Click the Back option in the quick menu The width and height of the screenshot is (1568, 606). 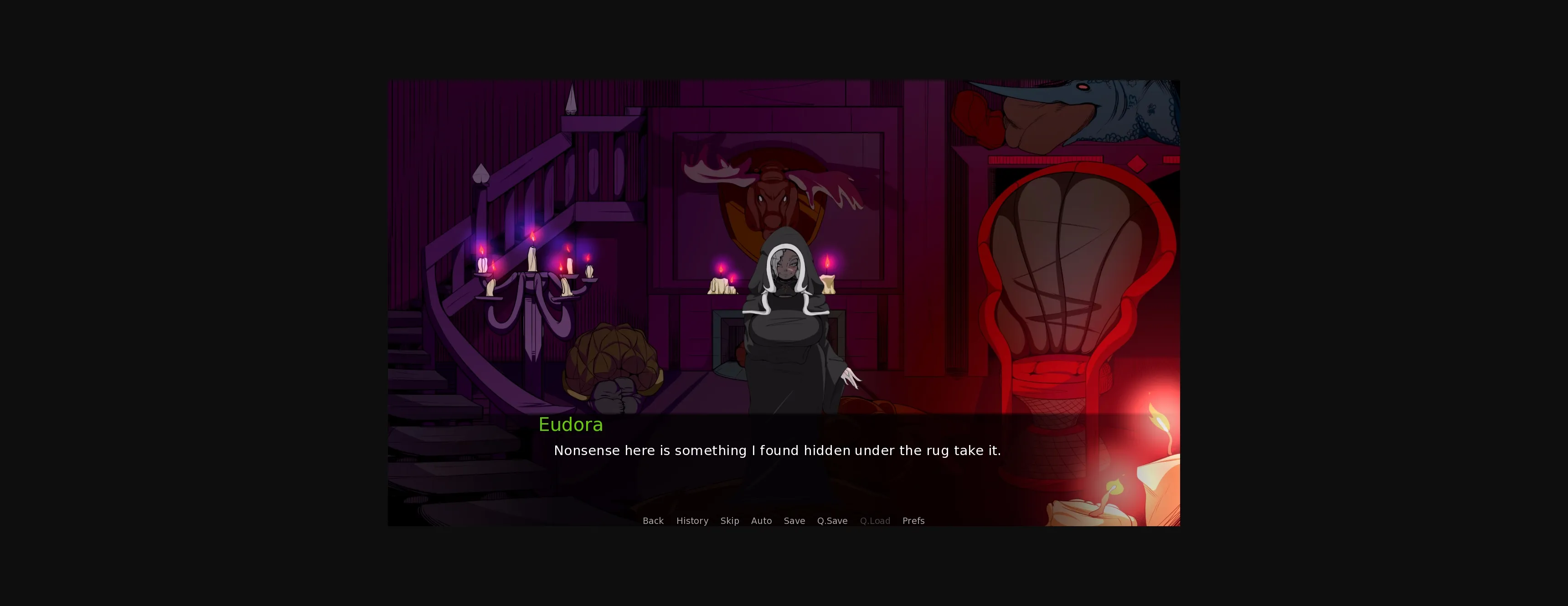[x=653, y=521]
